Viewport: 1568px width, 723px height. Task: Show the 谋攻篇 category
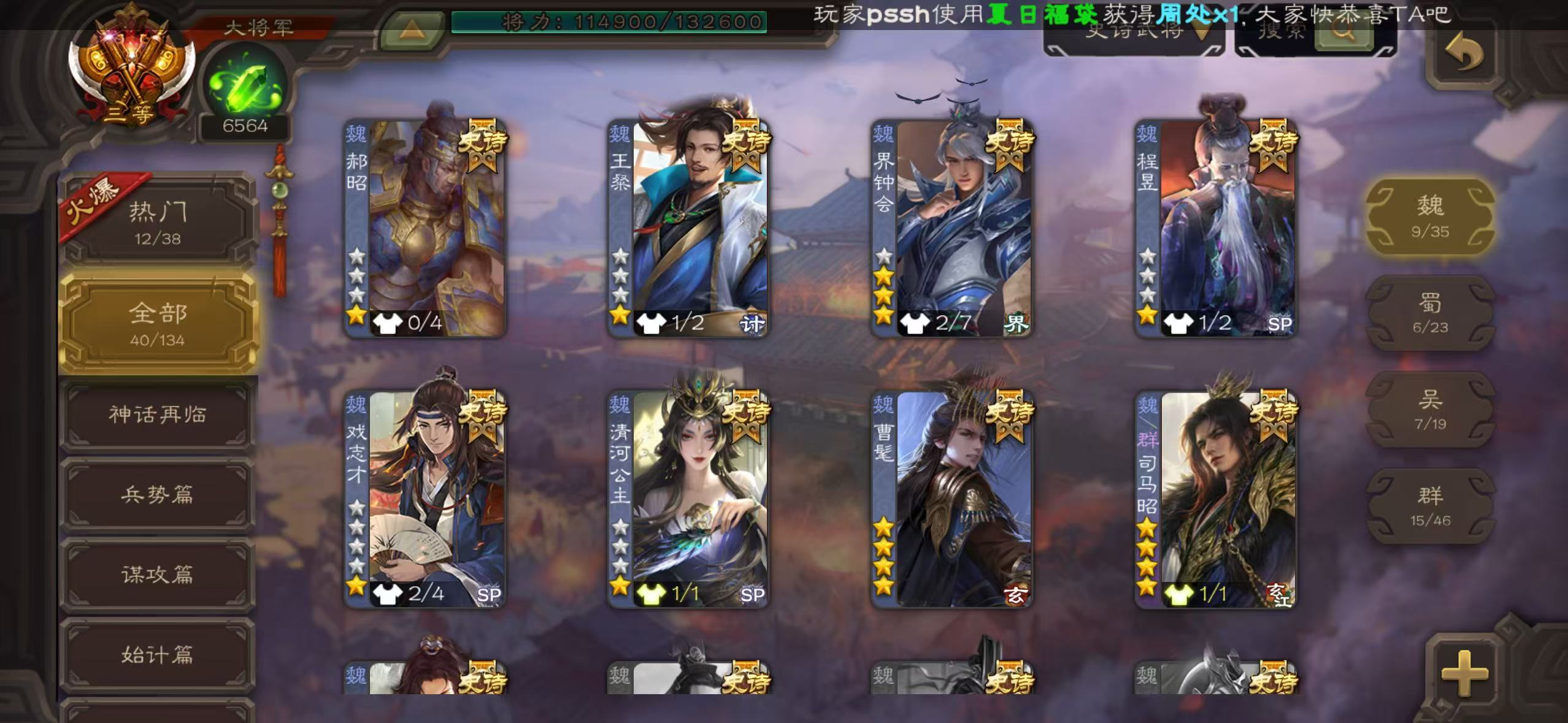pos(158,575)
